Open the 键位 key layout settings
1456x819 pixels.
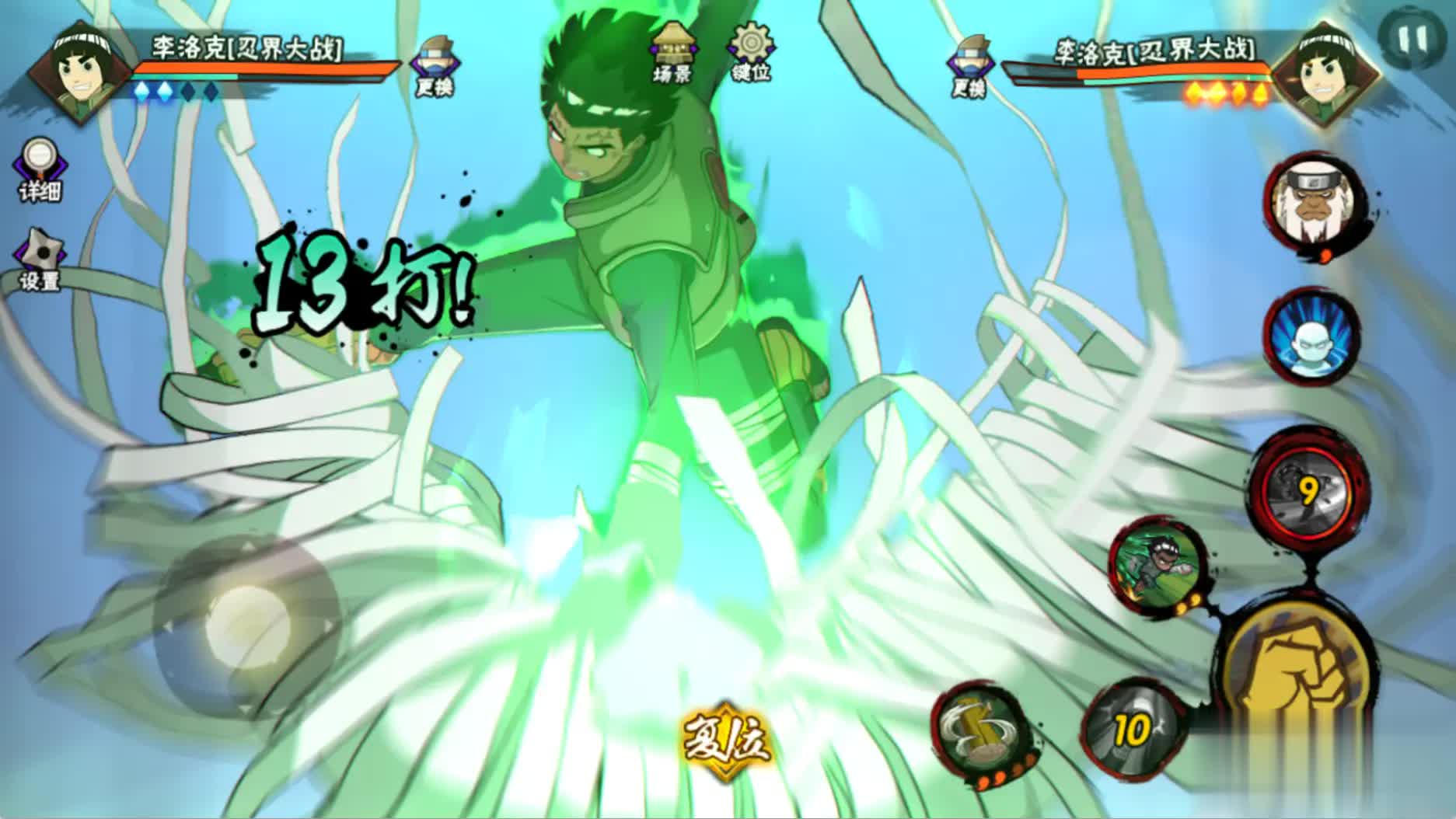[x=750, y=51]
